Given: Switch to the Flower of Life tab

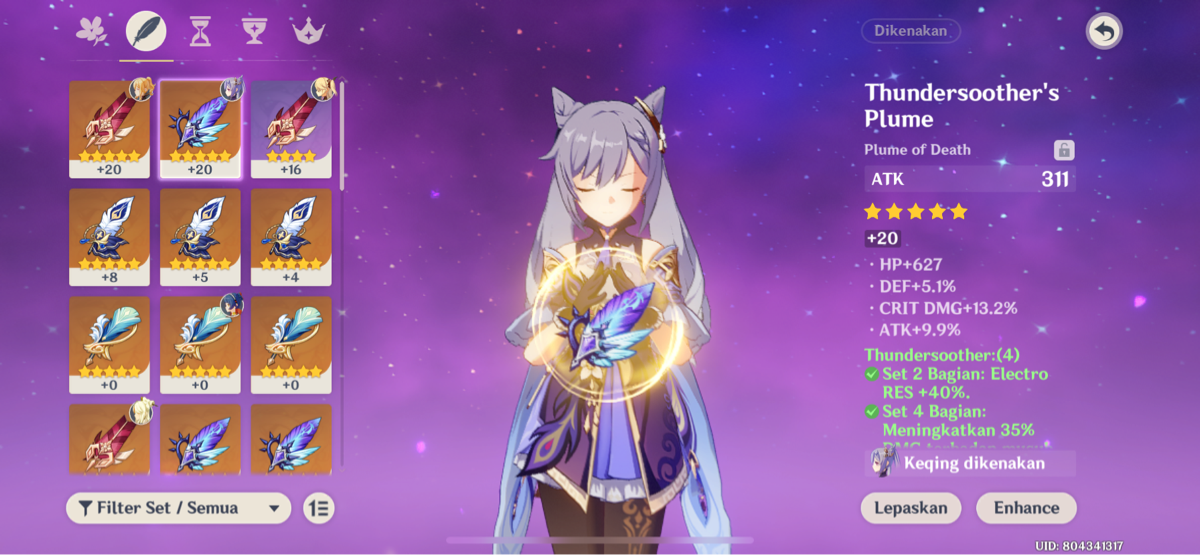Looking at the screenshot, I should (92, 31).
